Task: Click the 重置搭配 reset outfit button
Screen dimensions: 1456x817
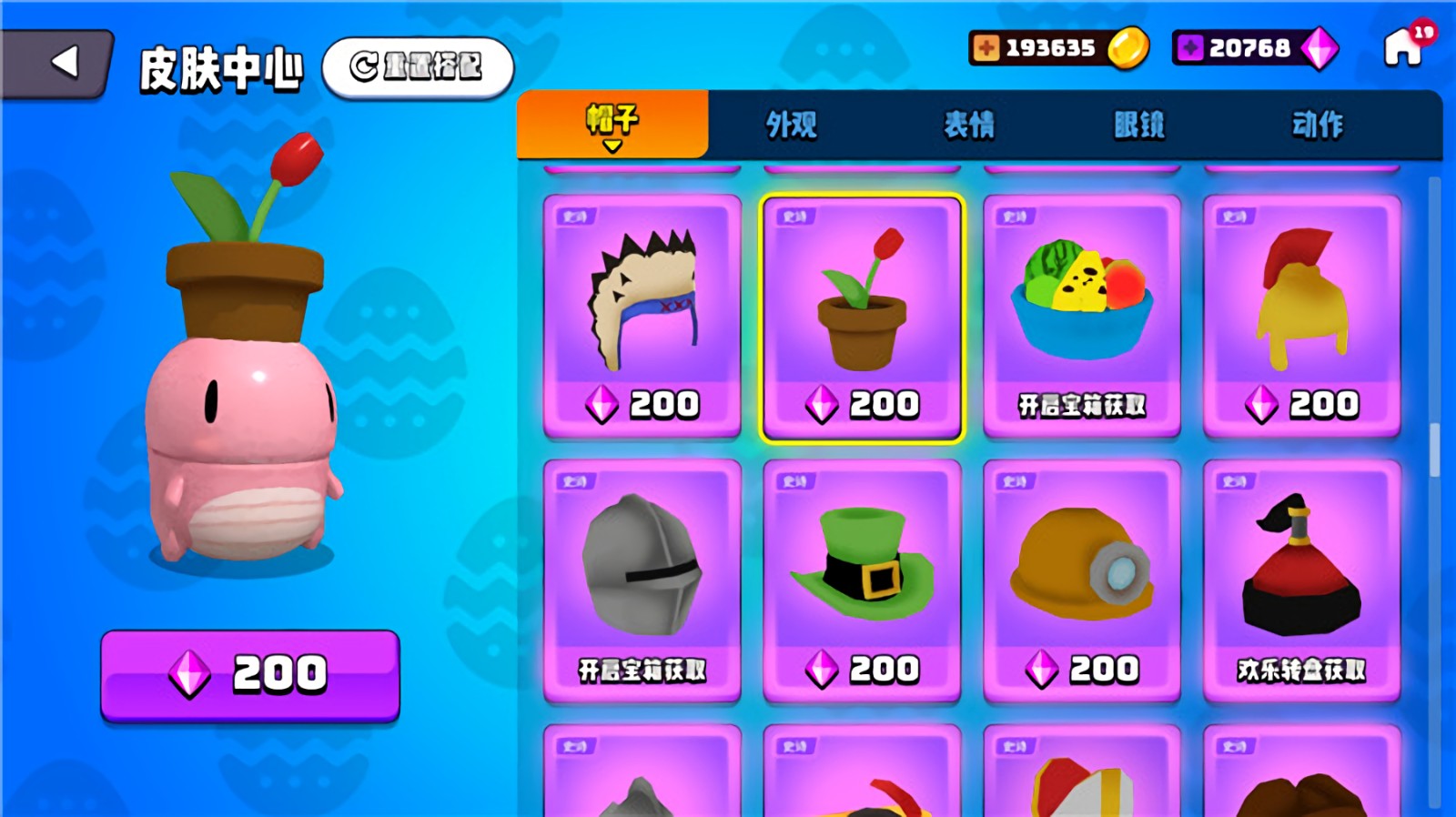Action: click(418, 66)
